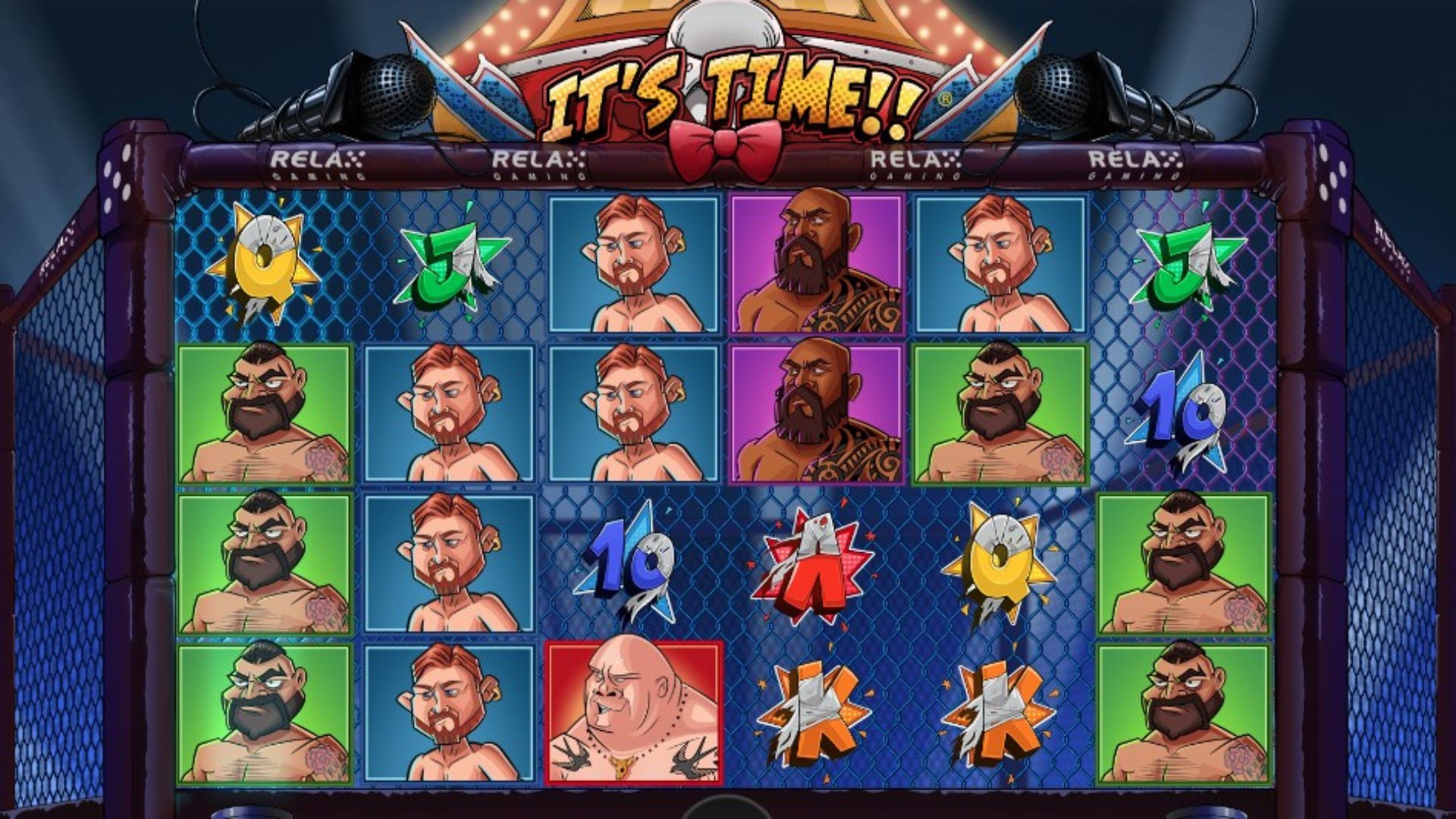1456x819 pixels.
Task: Click the dark round spin button
Action: [x=727, y=808]
